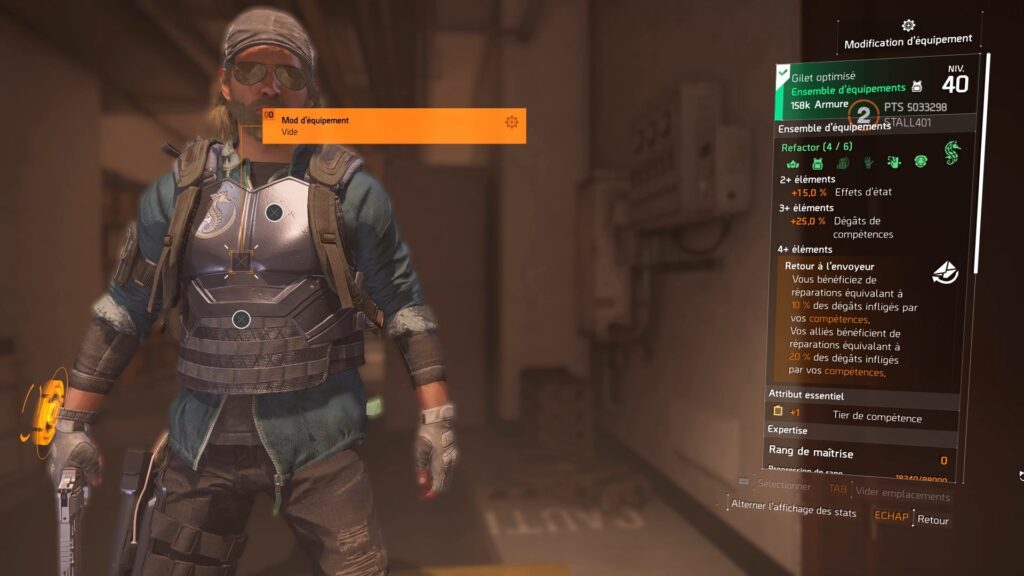Image resolution: width=1024 pixels, height=576 pixels.
Task: Click the square mod slot marker on chest
Action: click(241, 262)
